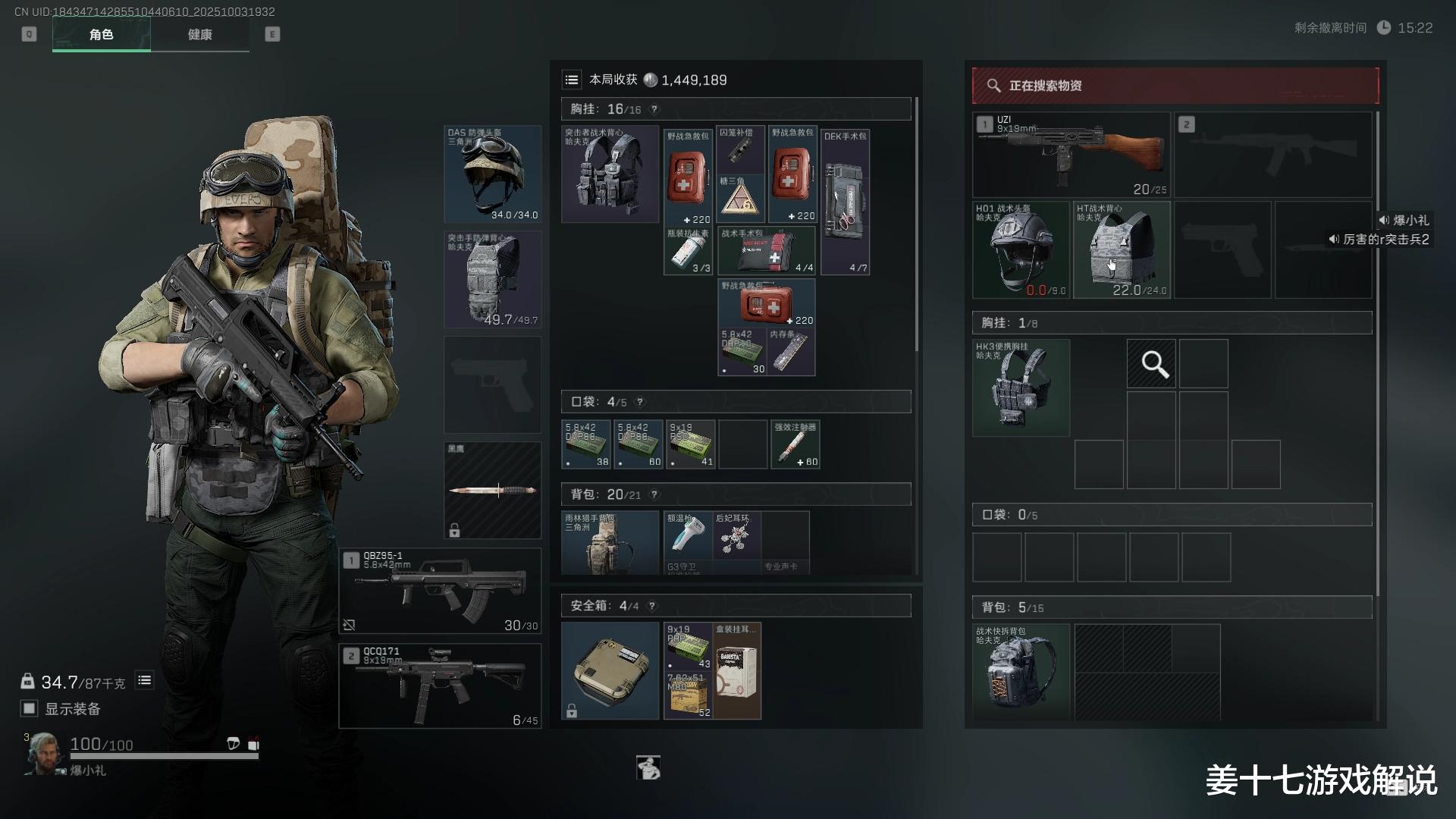Take the H01 战术头盔 helmet
1456x819 pixels.
pos(1021,249)
